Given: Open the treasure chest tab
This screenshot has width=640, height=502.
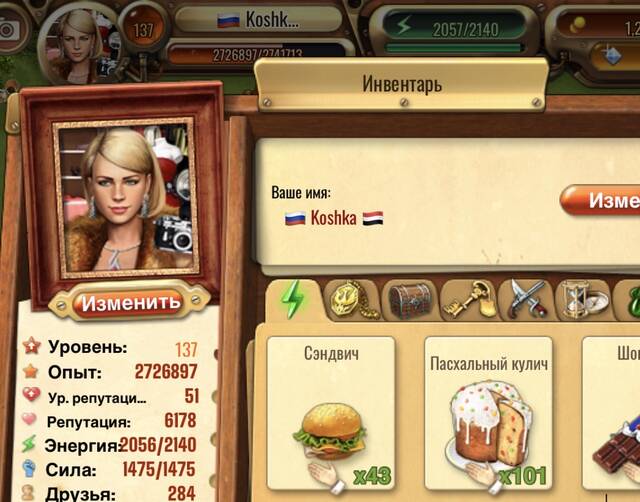Looking at the screenshot, I should 410,299.
